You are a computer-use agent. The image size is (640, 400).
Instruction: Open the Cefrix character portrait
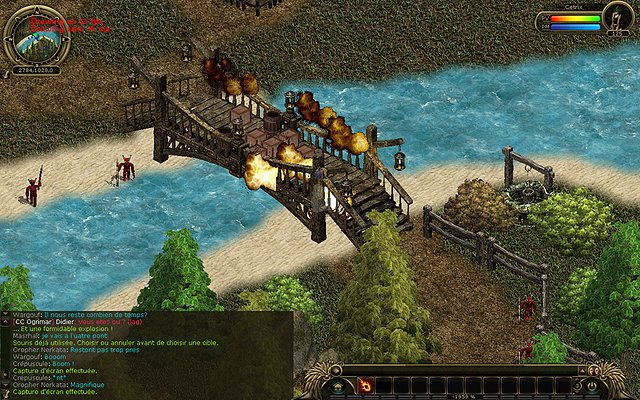(618, 20)
